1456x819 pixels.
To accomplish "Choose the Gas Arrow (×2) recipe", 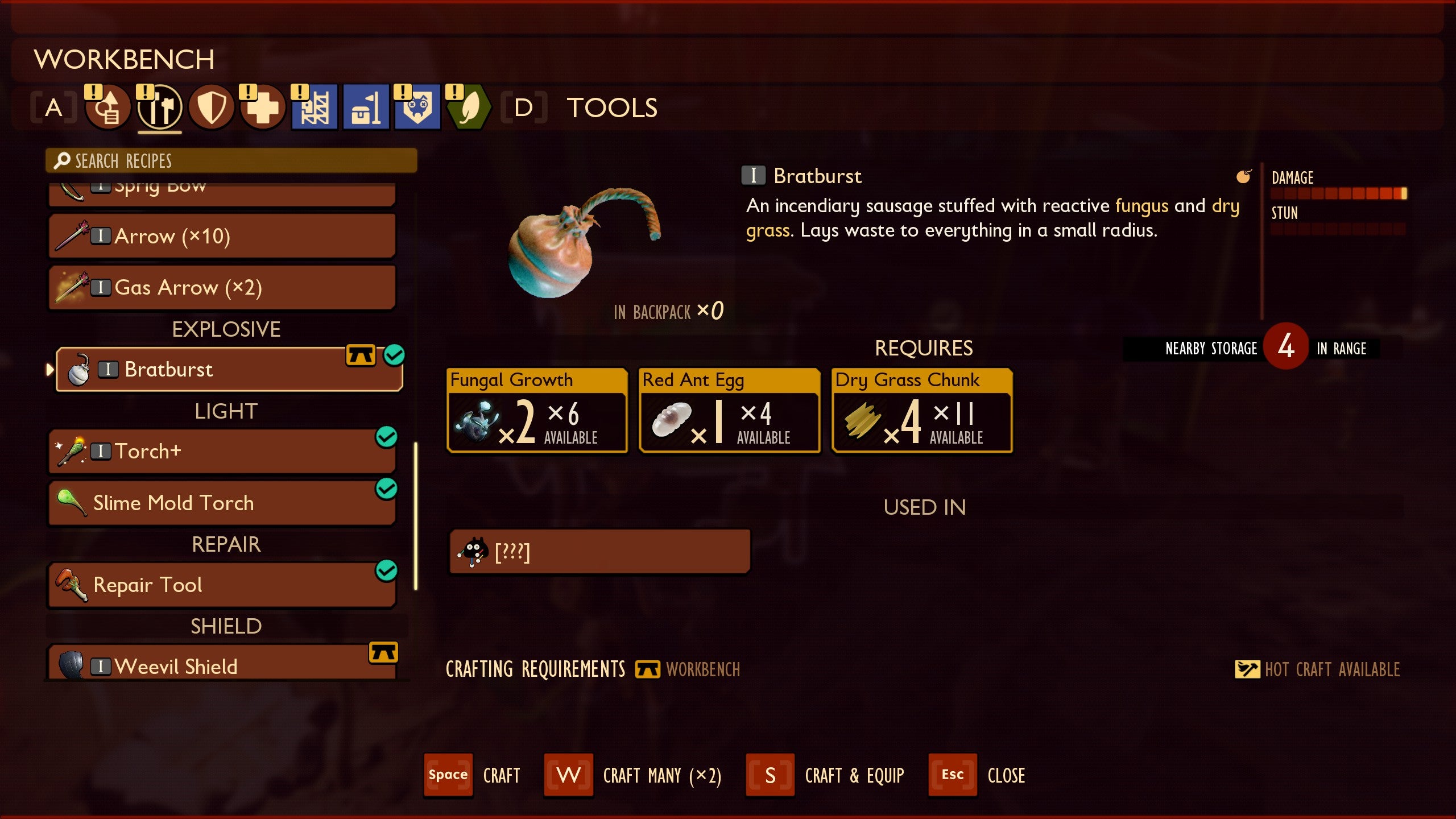I will pos(222,287).
